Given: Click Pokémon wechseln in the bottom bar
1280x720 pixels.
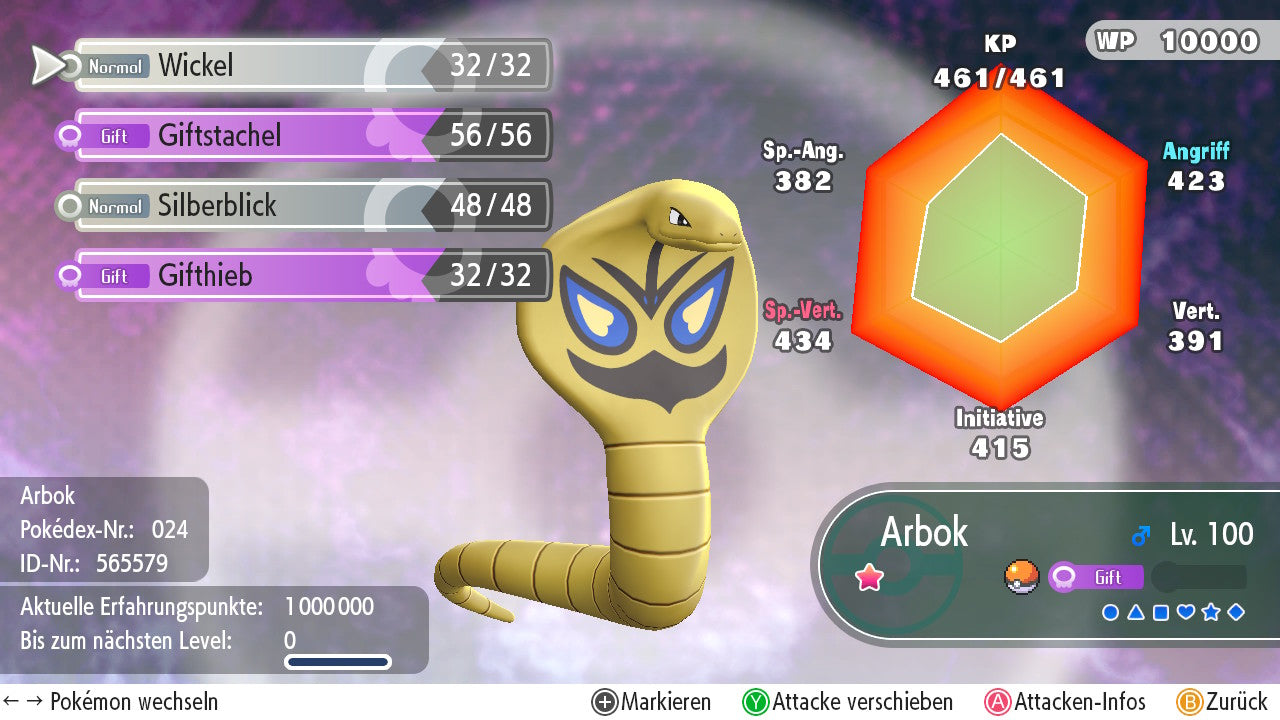Looking at the screenshot, I should point(110,702).
